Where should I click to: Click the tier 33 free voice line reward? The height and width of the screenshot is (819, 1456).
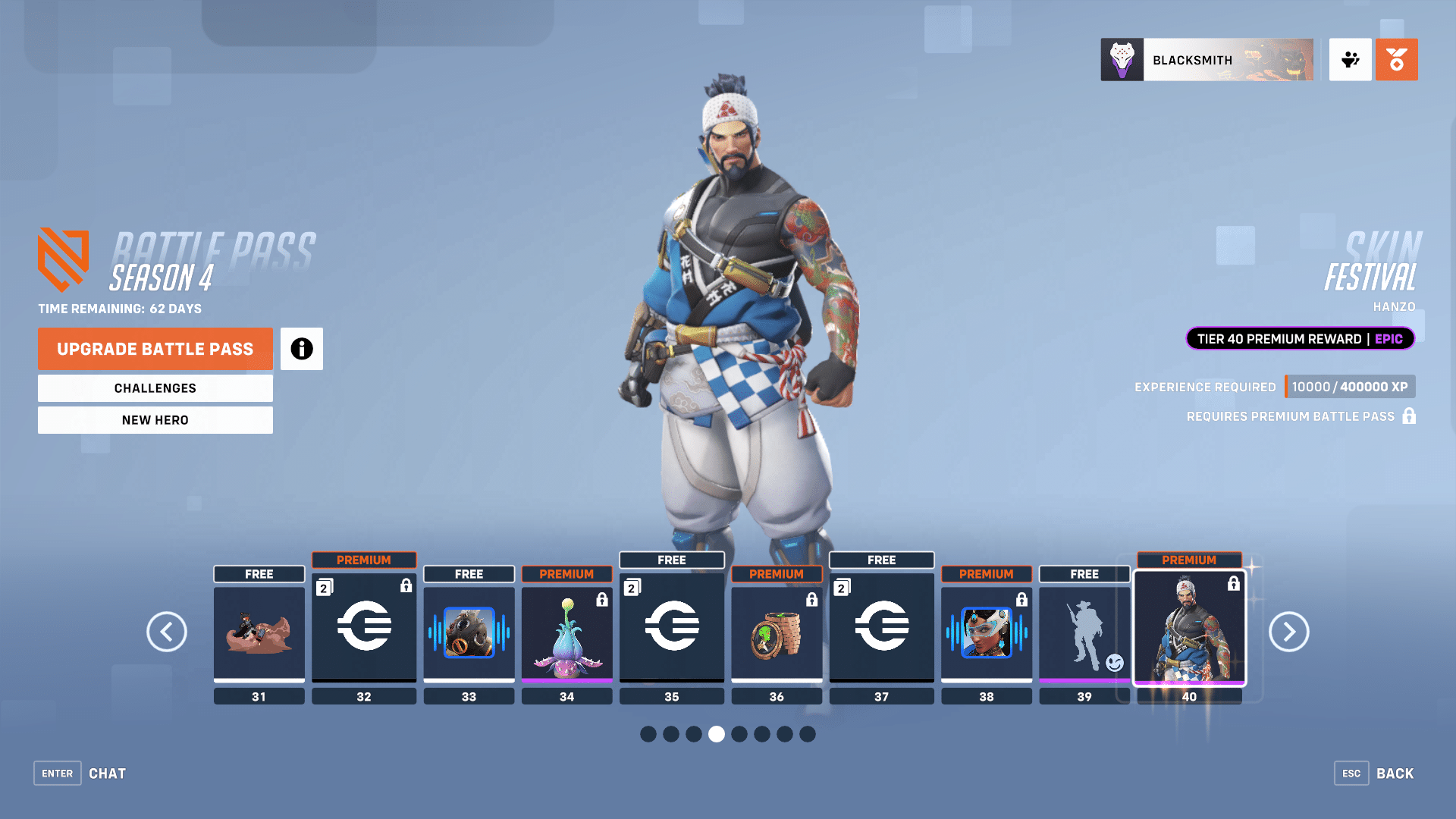coord(469,629)
